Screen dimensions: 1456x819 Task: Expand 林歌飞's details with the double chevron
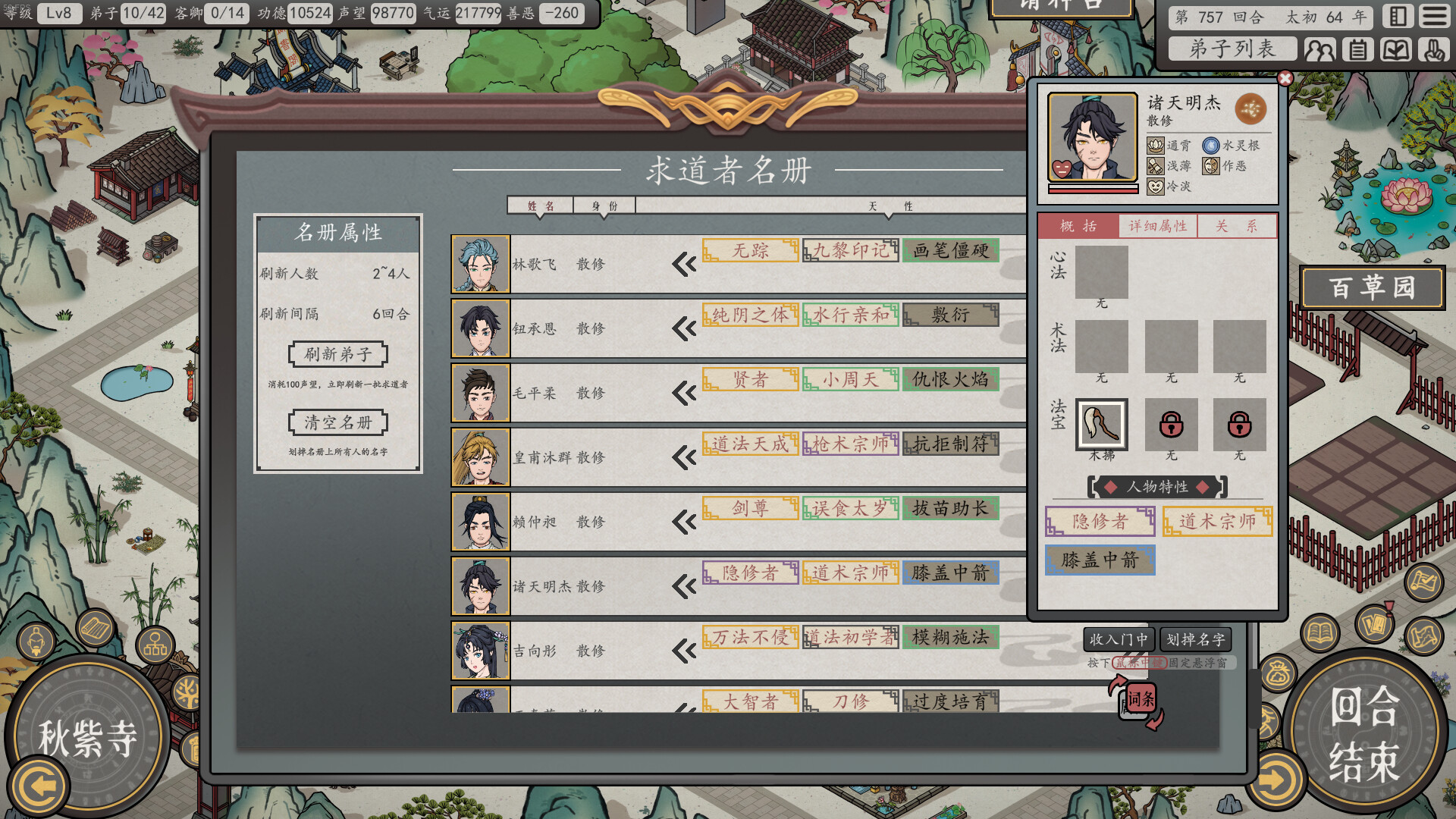coord(683,264)
